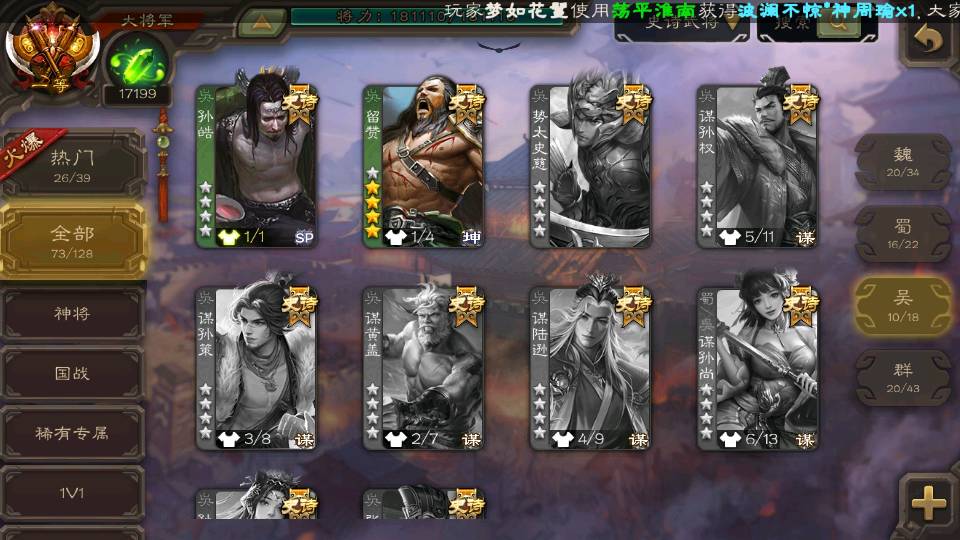Switch to the 热门 category tab
The width and height of the screenshot is (960, 540).
click(72, 162)
